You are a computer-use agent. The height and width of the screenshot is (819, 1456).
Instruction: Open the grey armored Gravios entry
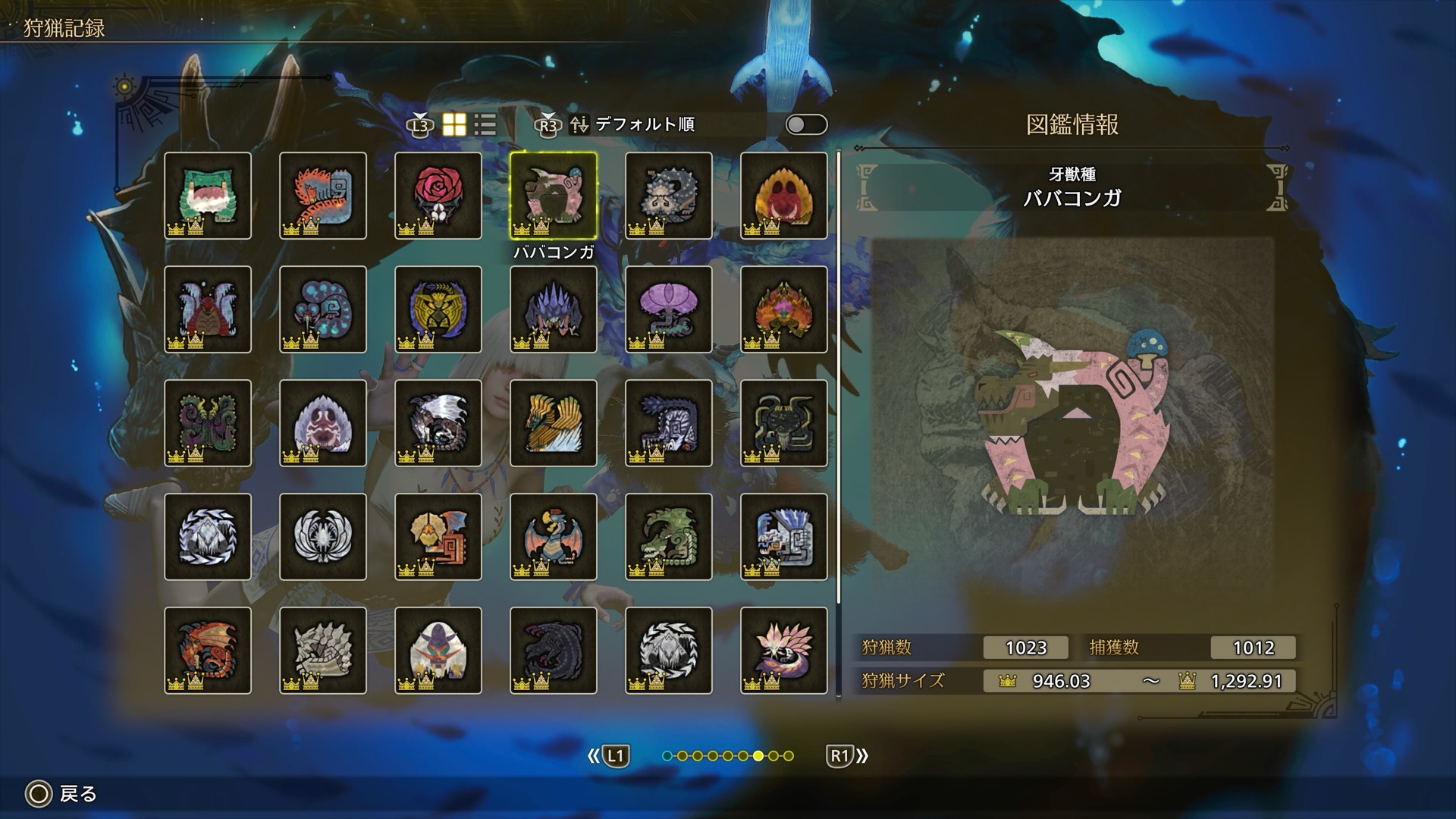pyautogui.click(x=323, y=651)
